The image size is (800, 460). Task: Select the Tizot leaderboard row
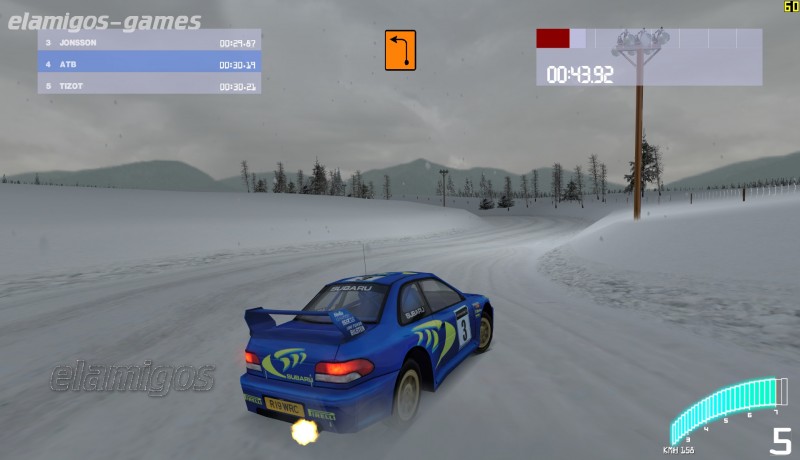149,86
